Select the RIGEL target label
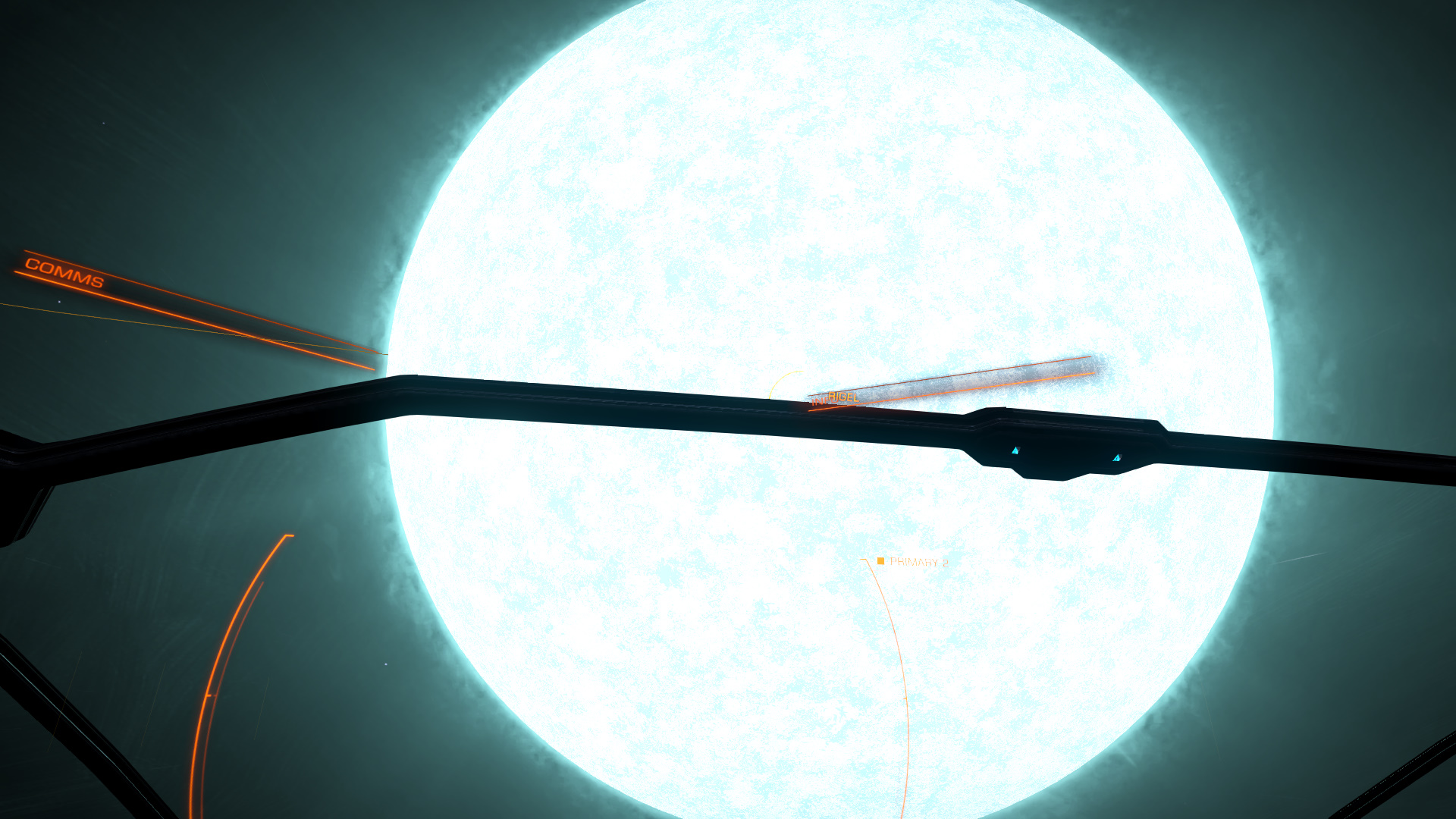Screen dimensions: 1456x819 [843, 397]
